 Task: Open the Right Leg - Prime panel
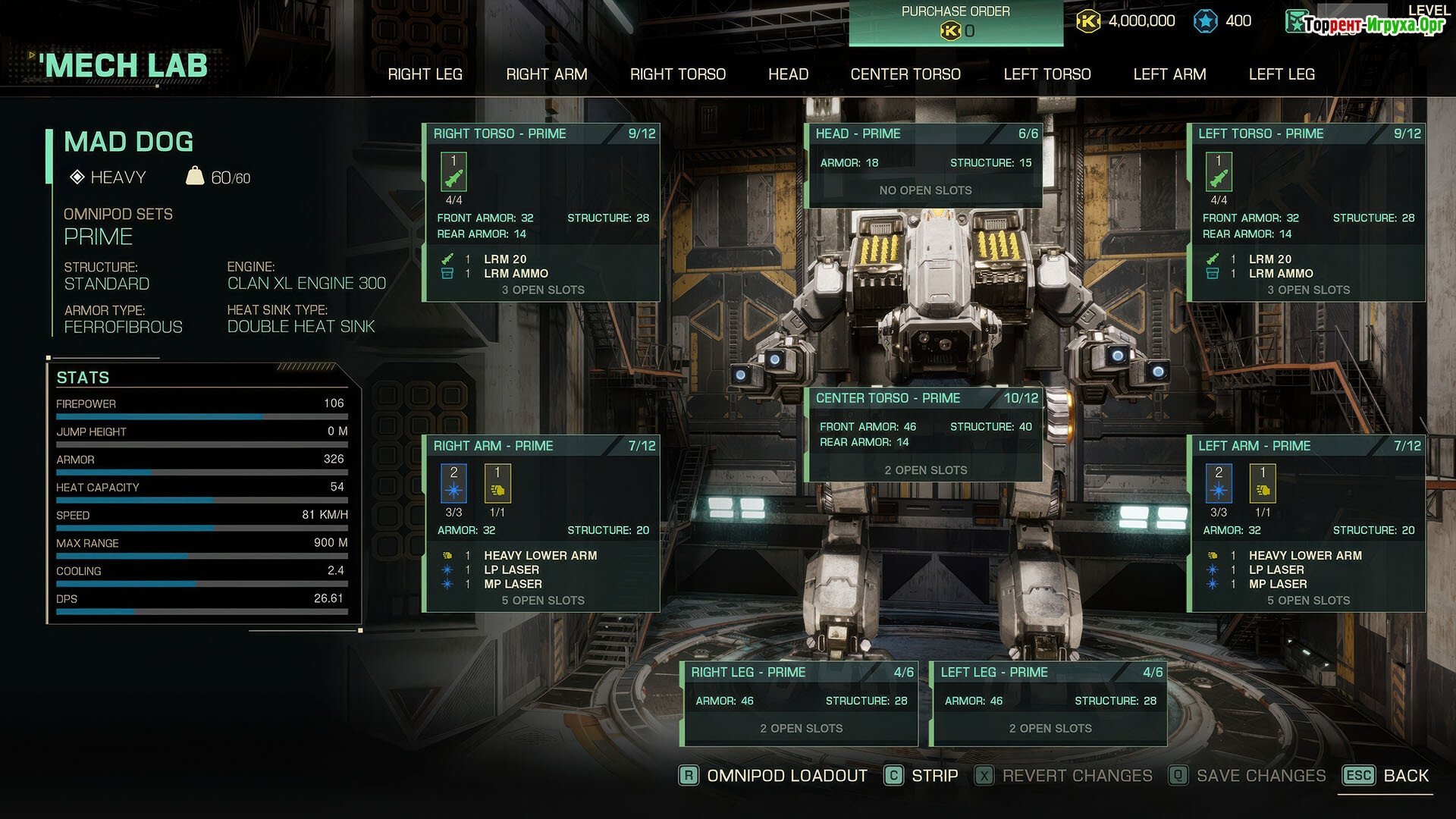coord(800,673)
